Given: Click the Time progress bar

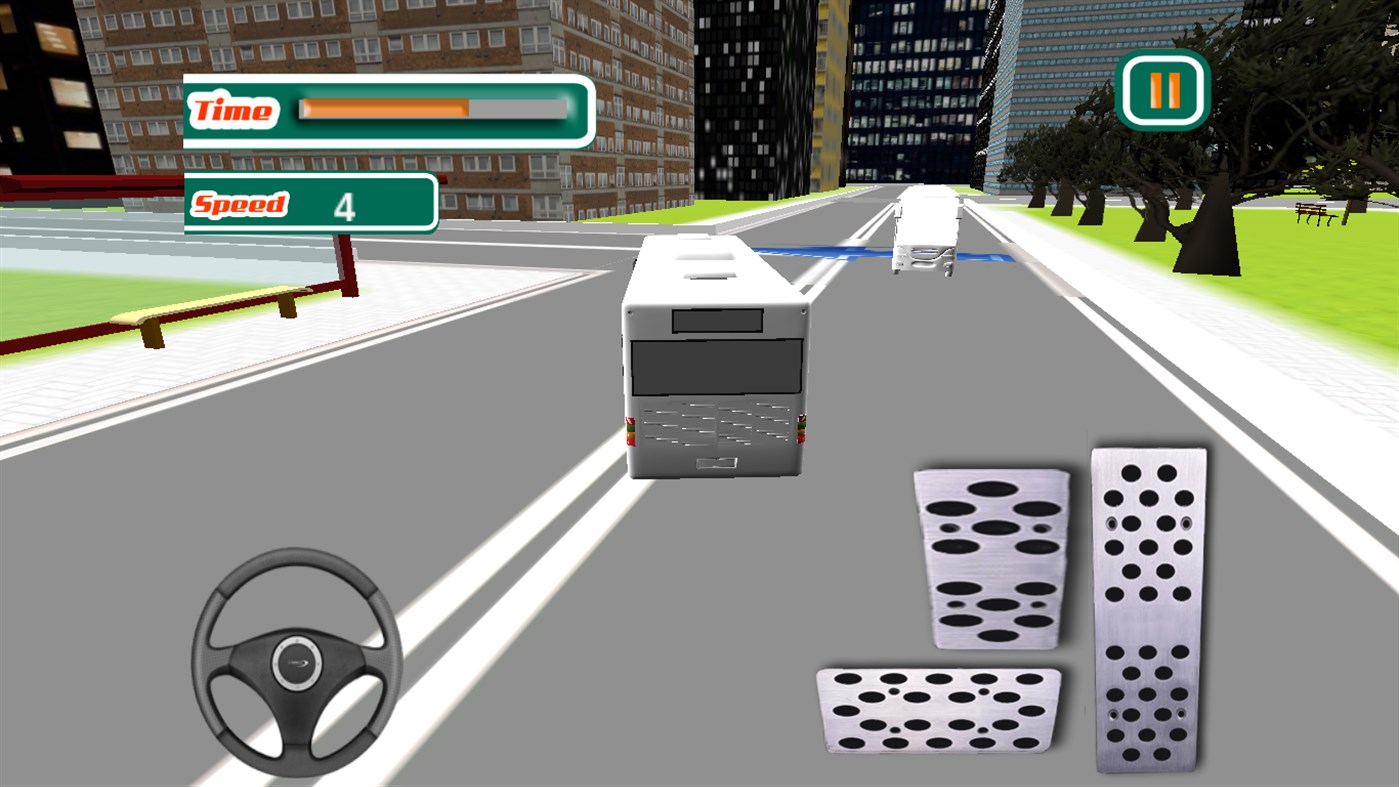Looking at the screenshot, I should [x=430, y=110].
